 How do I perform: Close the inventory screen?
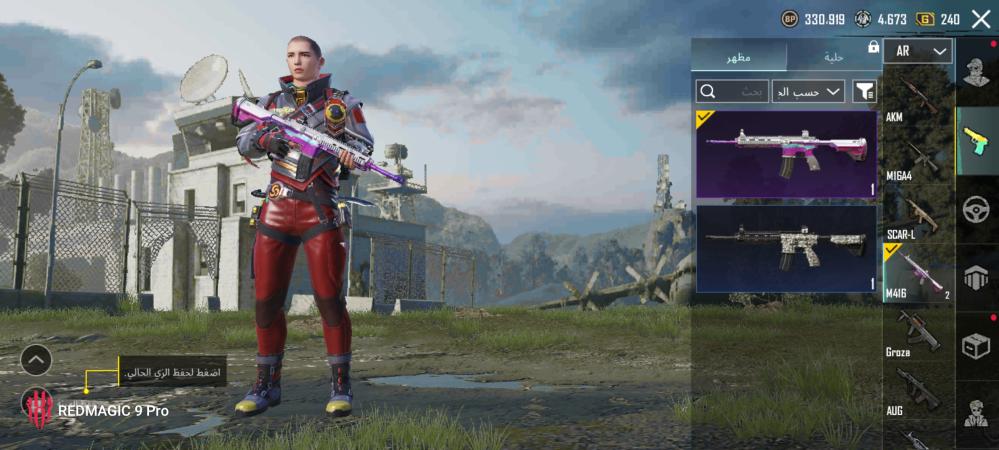point(980,19)
